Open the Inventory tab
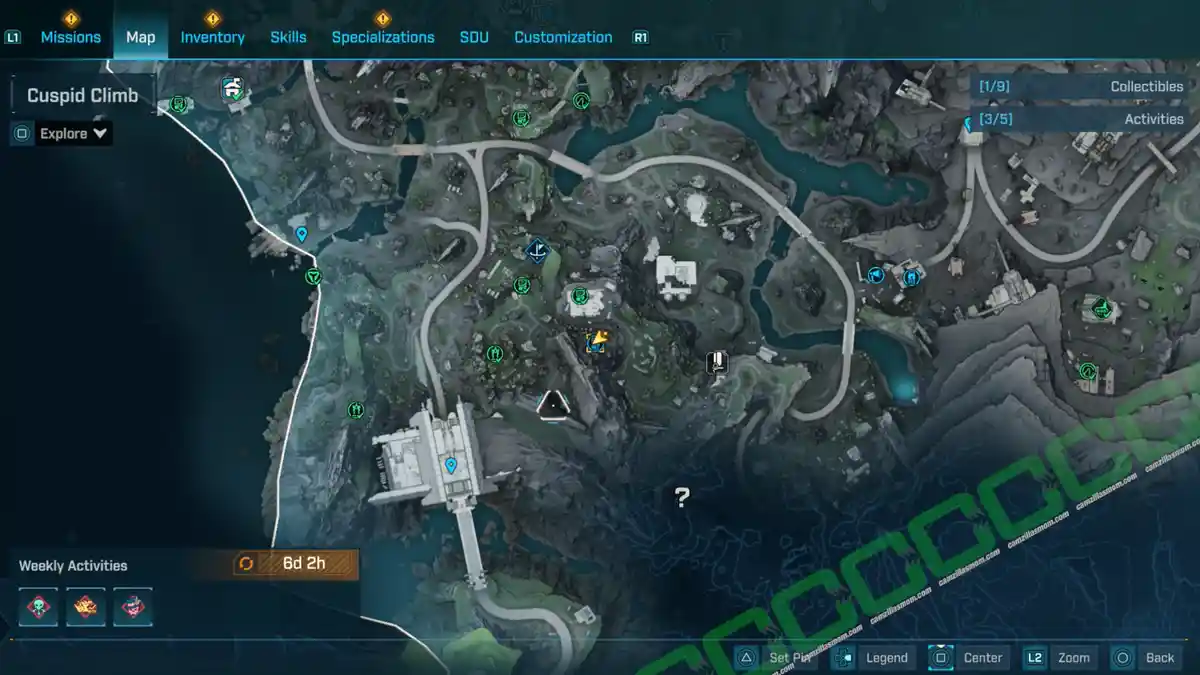This screenshot has width=1200, height=675. [212, 37]
